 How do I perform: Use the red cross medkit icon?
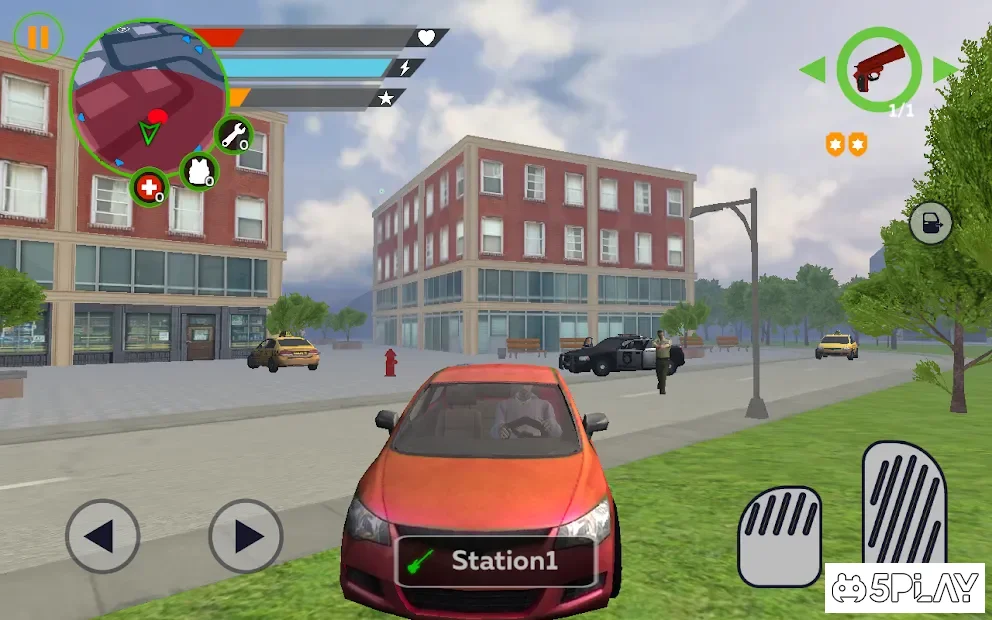coord(149,187)
